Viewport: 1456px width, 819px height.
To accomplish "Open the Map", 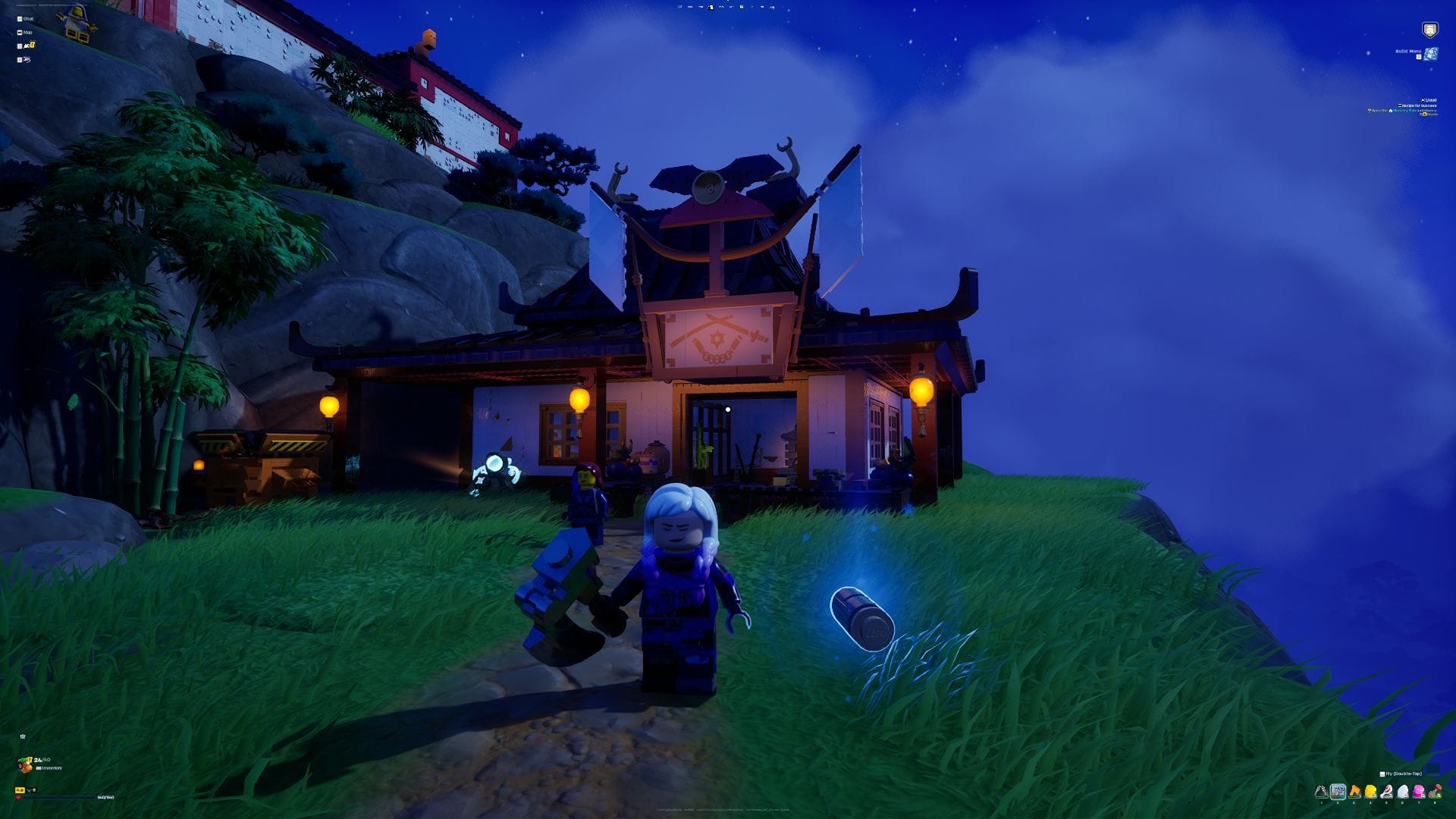I will [x=26, y=33].
